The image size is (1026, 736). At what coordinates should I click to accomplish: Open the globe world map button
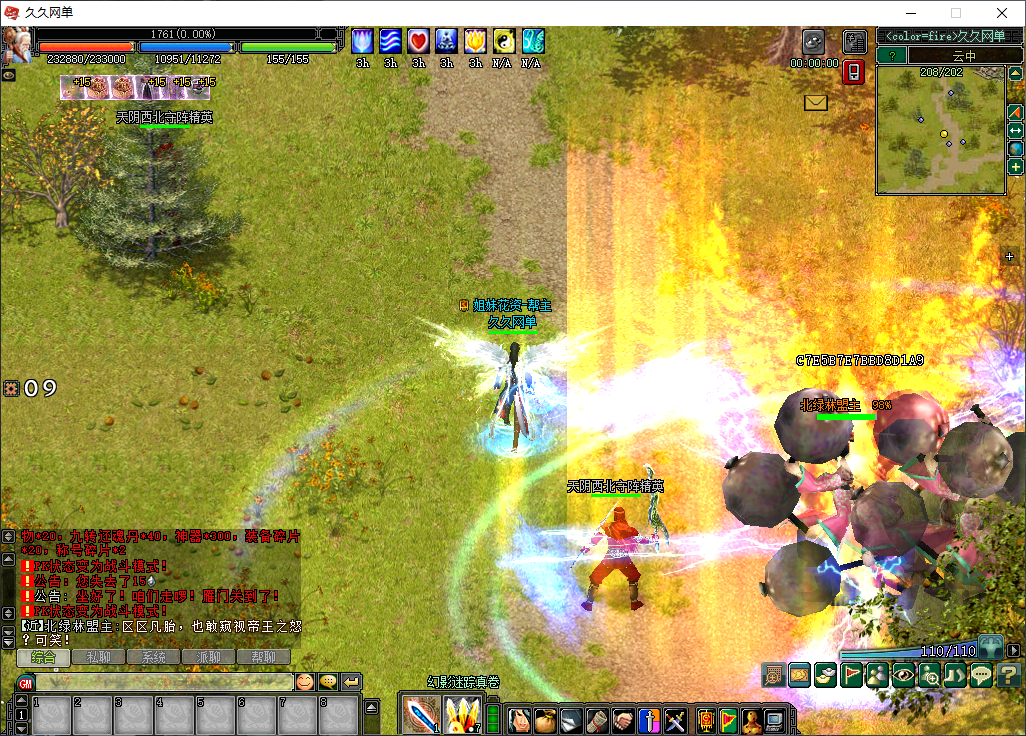coord(1015,149)
